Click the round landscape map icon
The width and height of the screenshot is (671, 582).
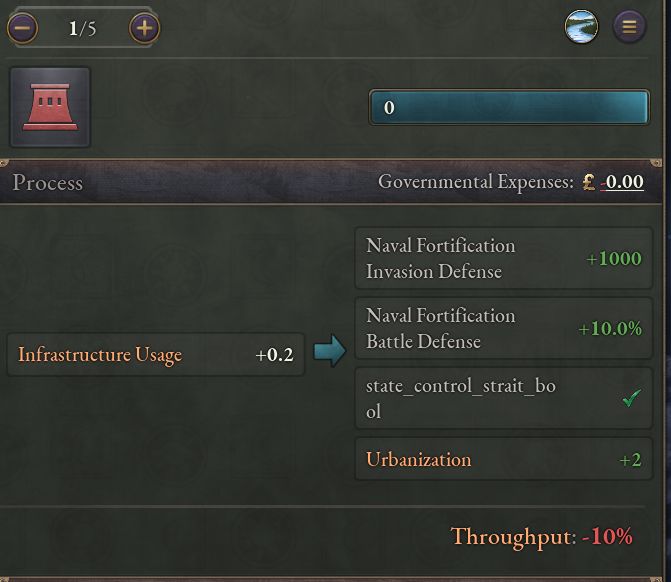click(581, 27)
